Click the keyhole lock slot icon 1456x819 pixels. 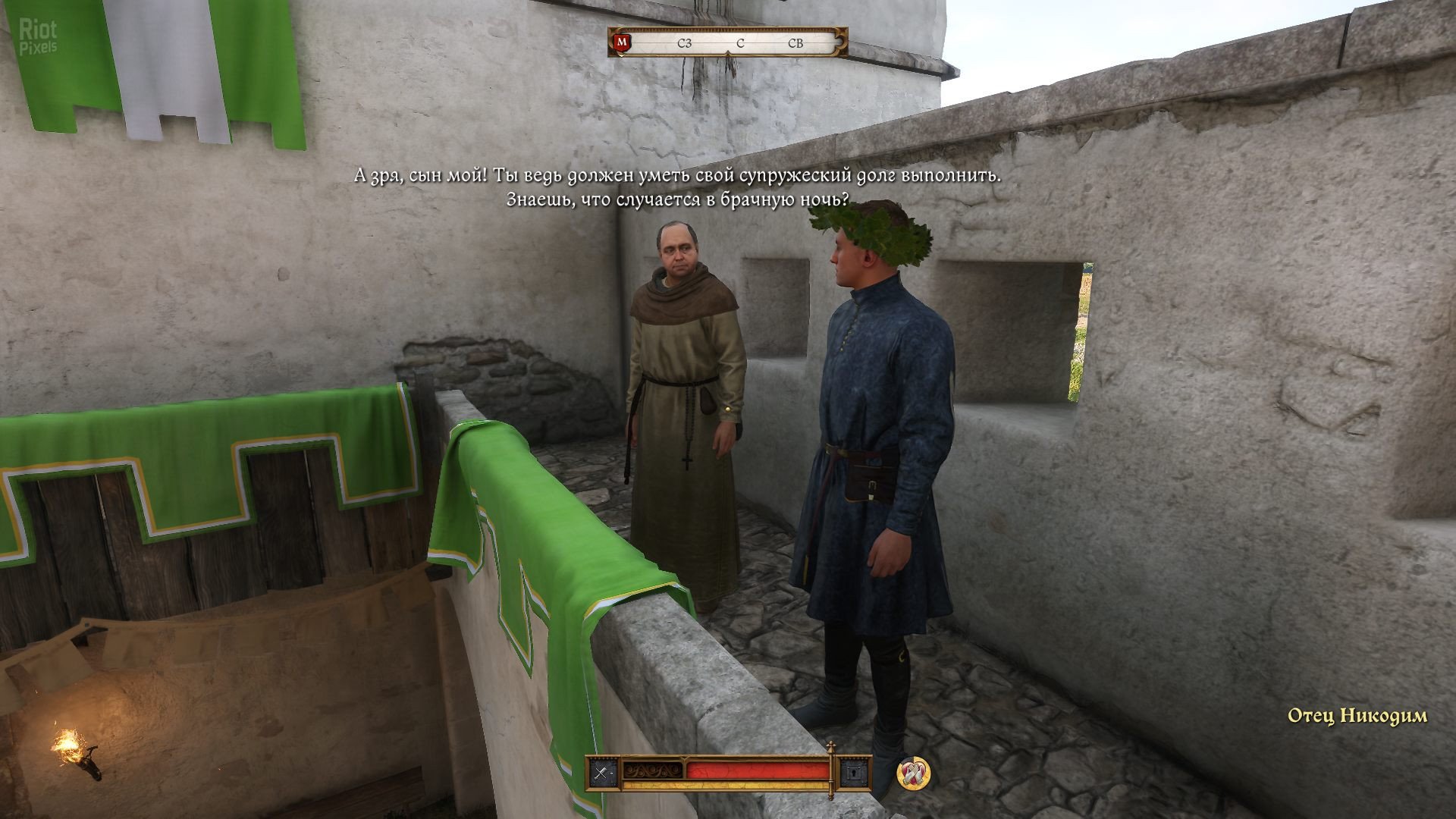(x=855, y=773)
